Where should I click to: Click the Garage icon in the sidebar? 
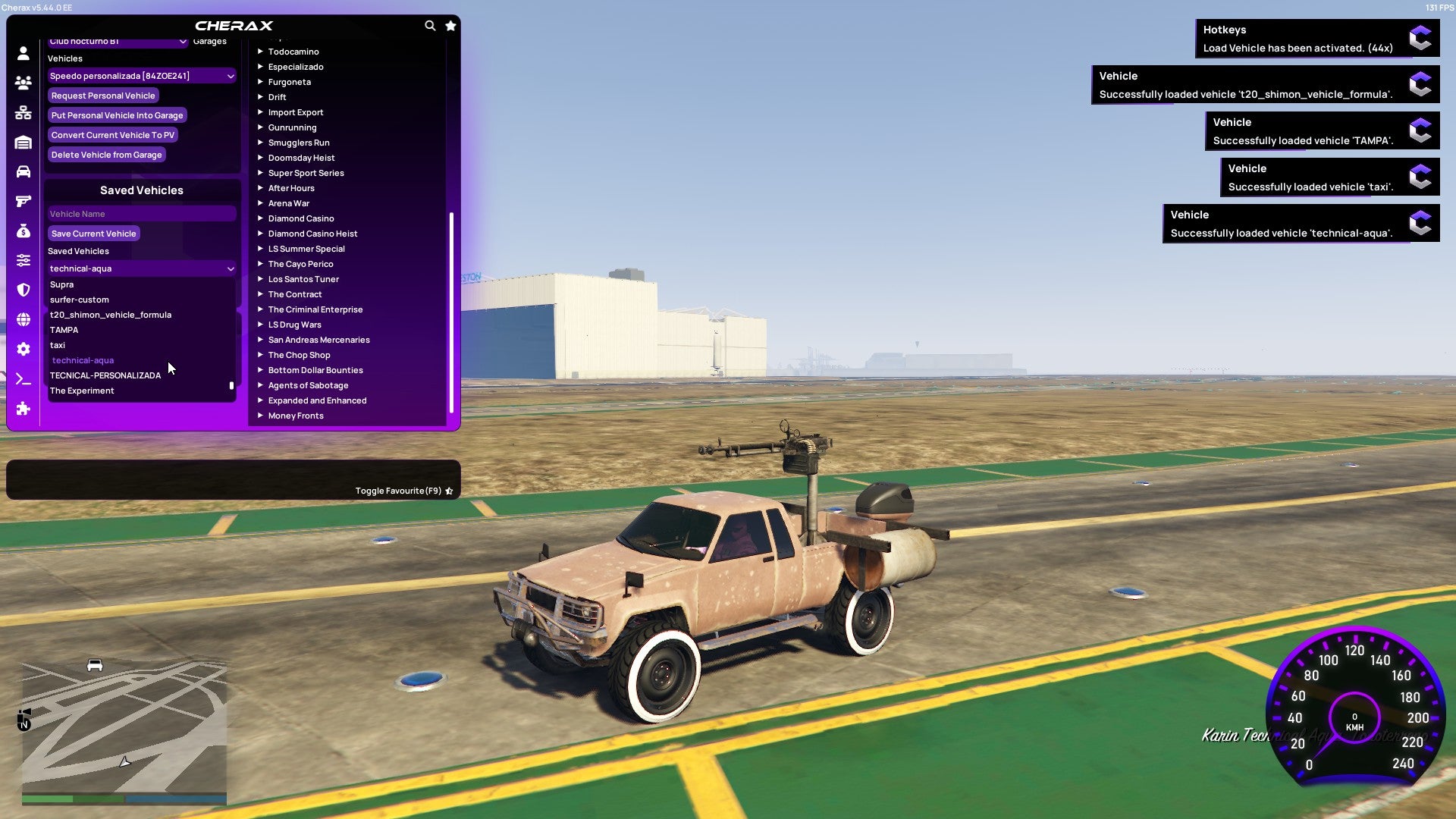click(x=23, y=143)
